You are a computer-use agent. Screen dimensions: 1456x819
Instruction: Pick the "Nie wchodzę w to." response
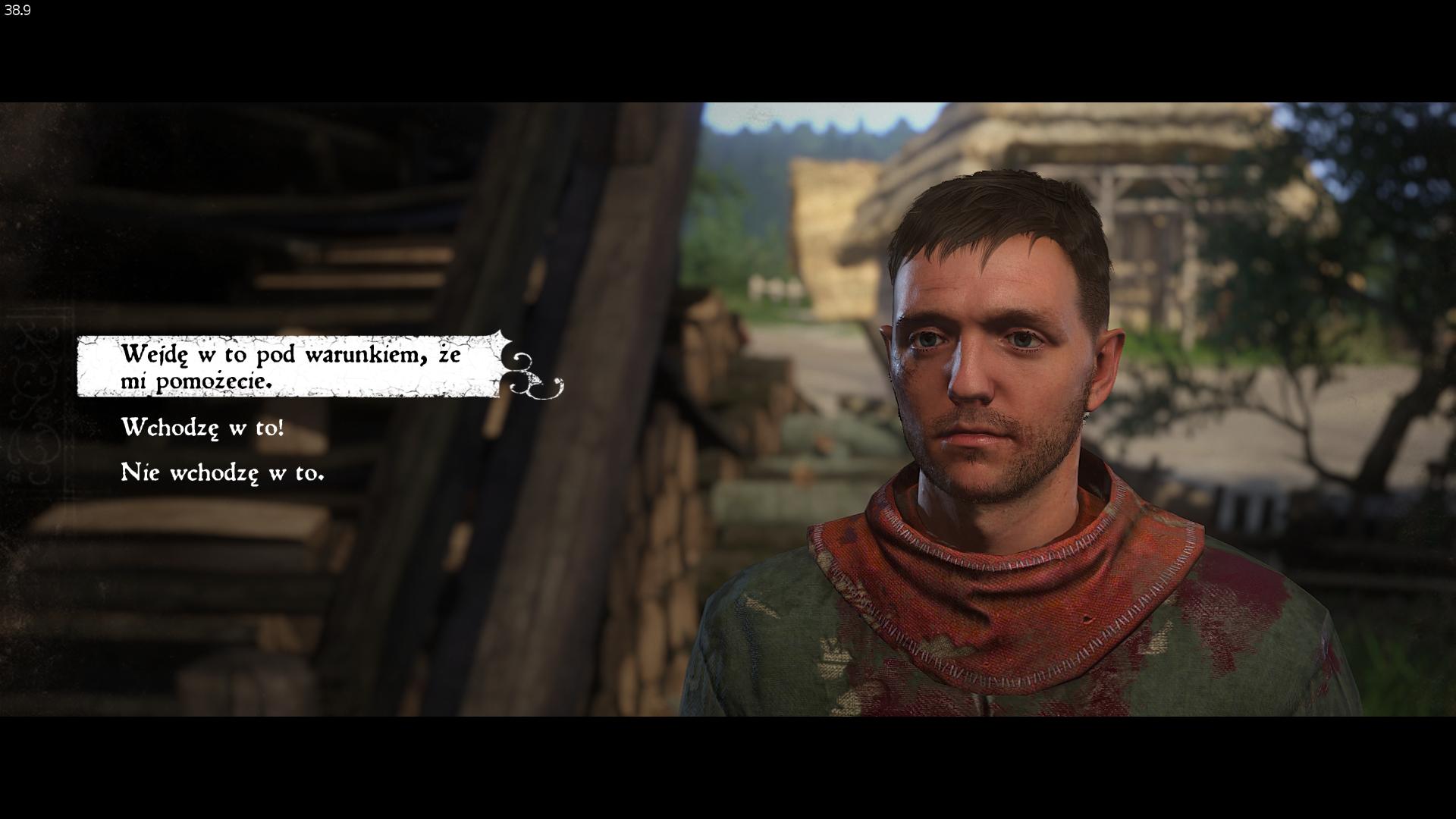pyautogui.click(x=222, y=472)
